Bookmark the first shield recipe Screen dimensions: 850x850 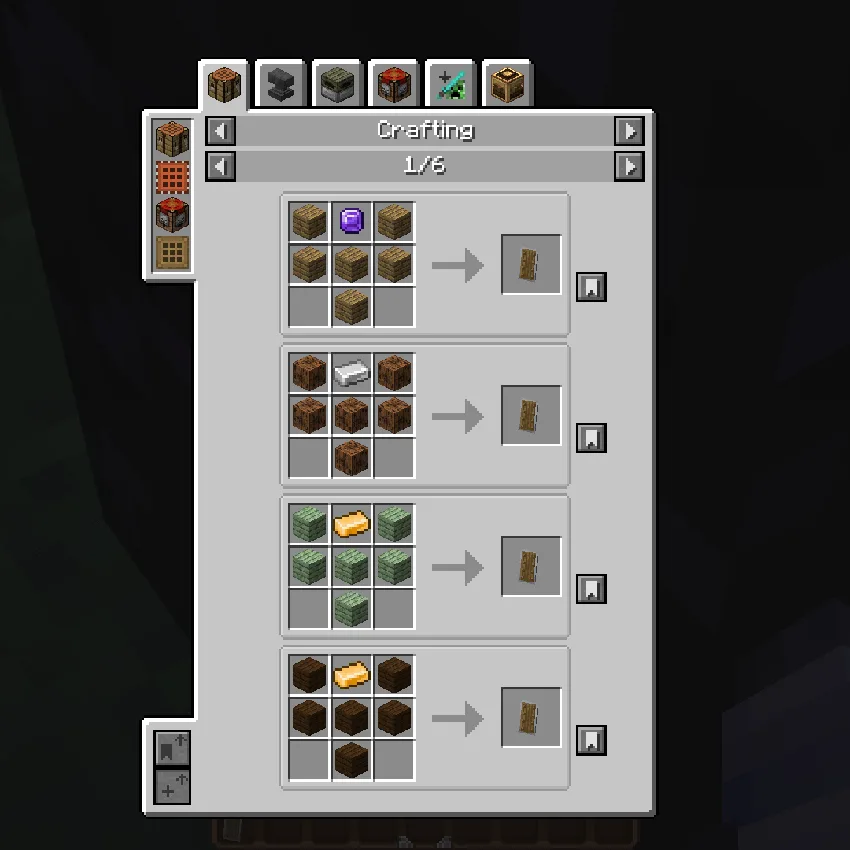tap(591, 288)
